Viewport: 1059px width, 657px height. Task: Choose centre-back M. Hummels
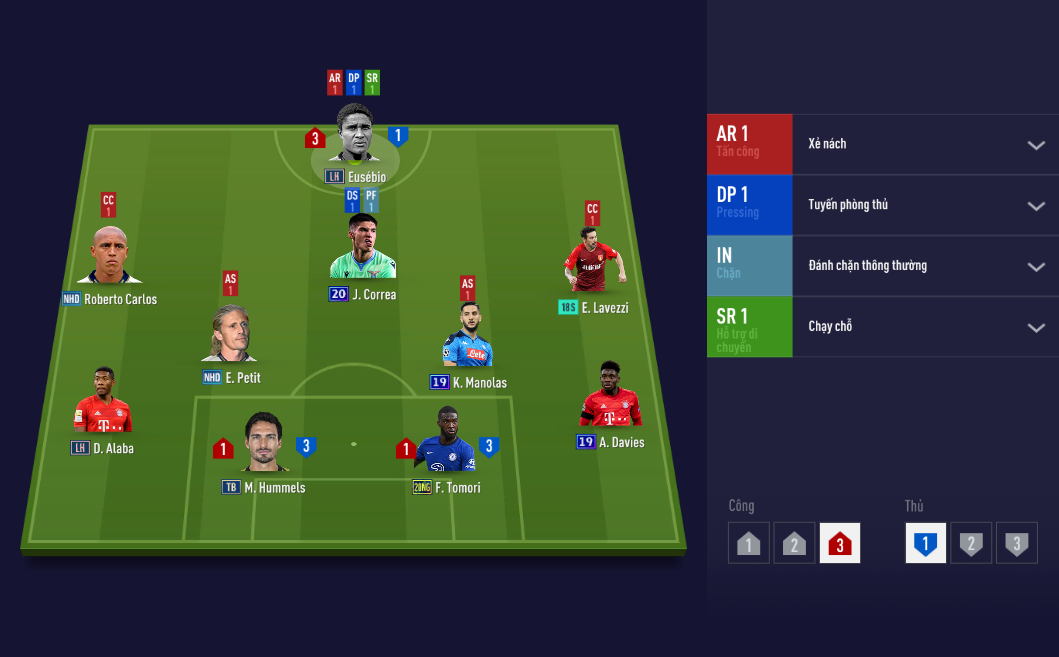coord(264,444)
